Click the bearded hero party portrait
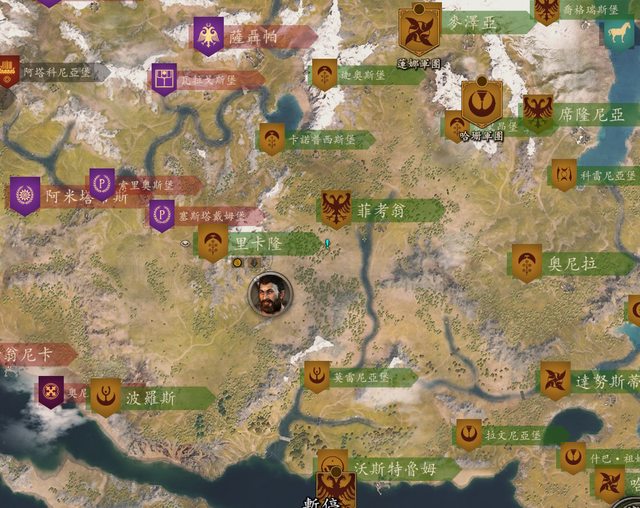This screenshot has height=508, width=640. coord(270,294)
